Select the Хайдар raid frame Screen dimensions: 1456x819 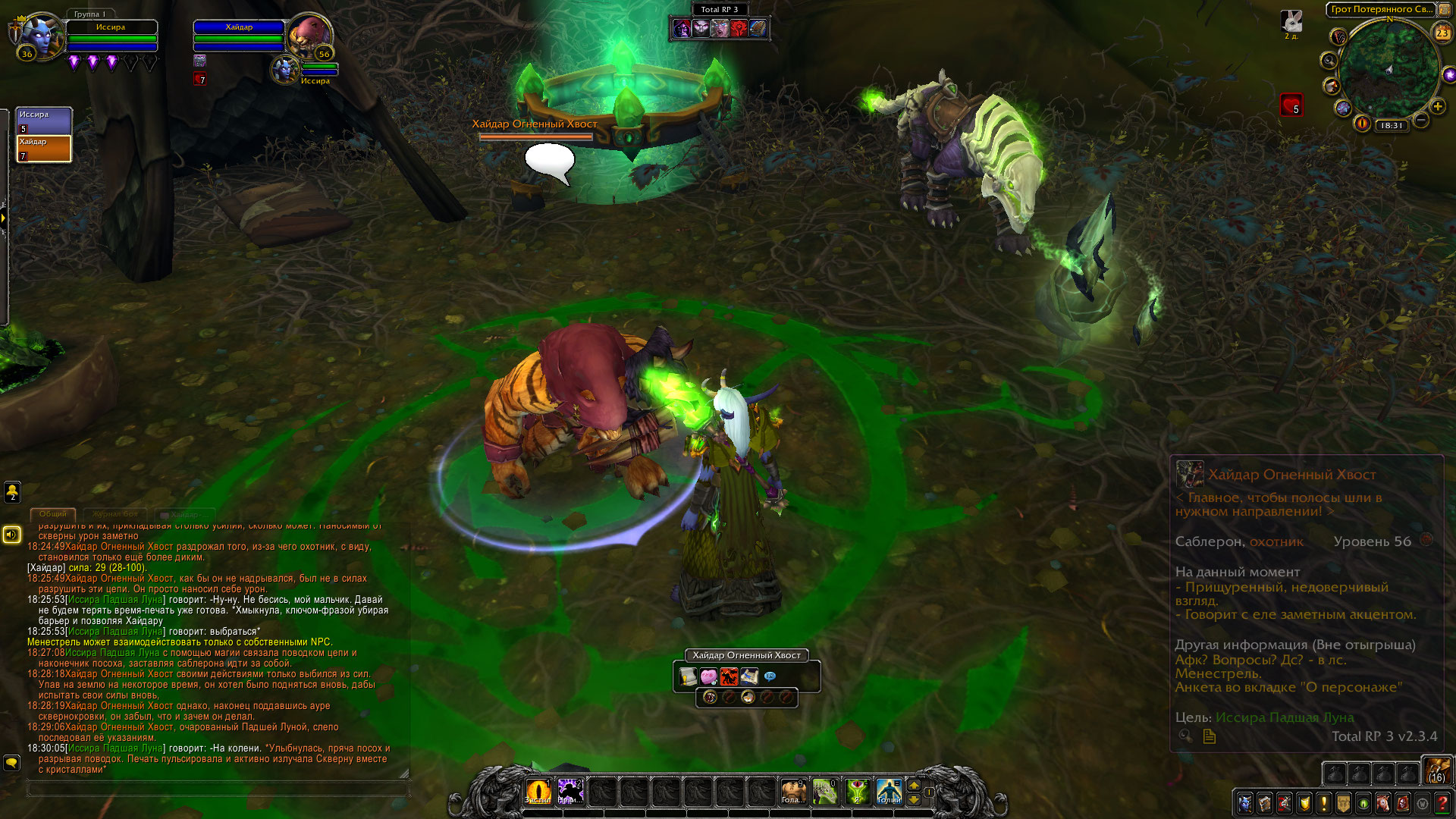point(44,149)
